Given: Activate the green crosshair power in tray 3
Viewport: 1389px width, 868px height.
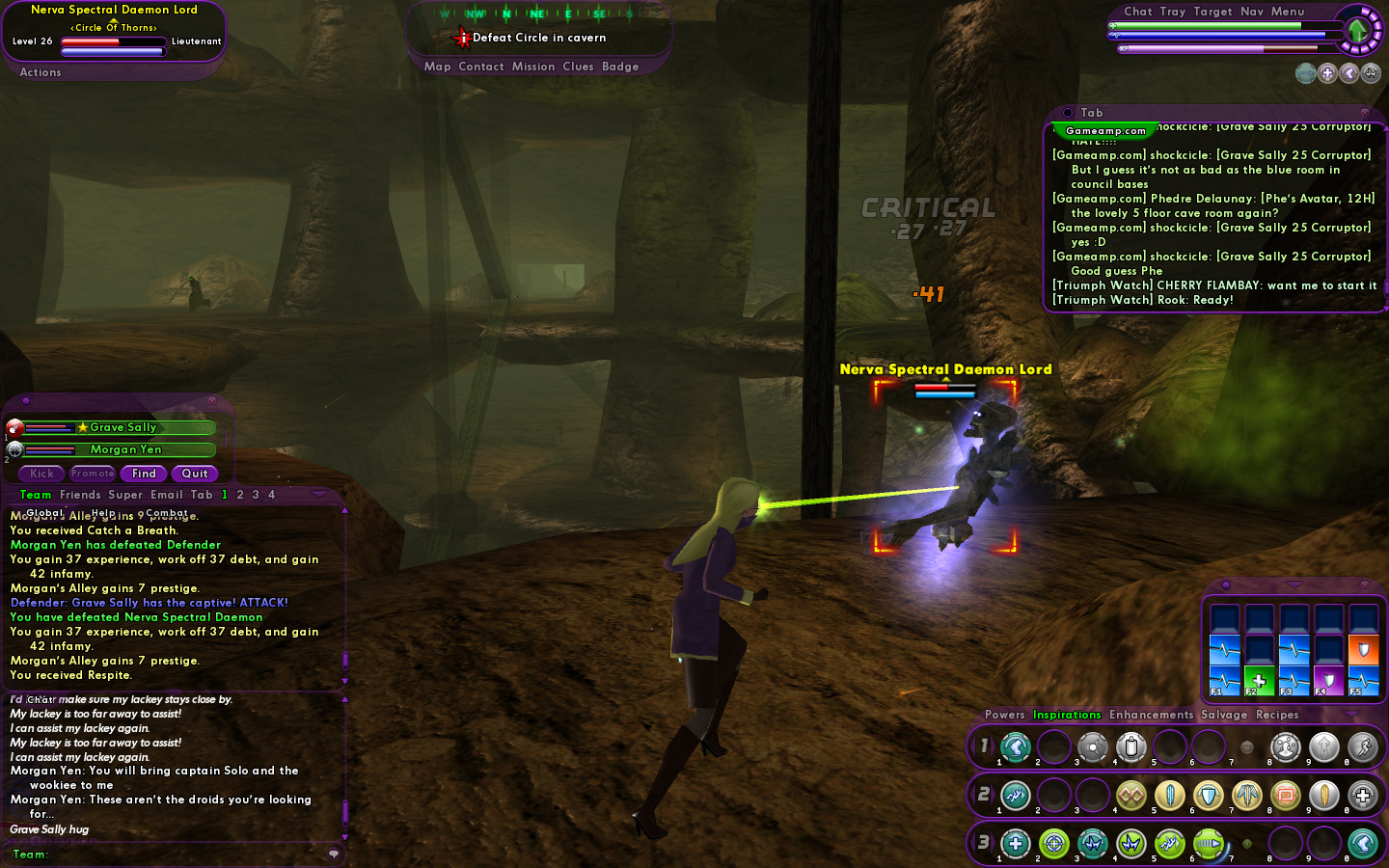Looking at the screenshot, I should click(x=1053, y=844).
